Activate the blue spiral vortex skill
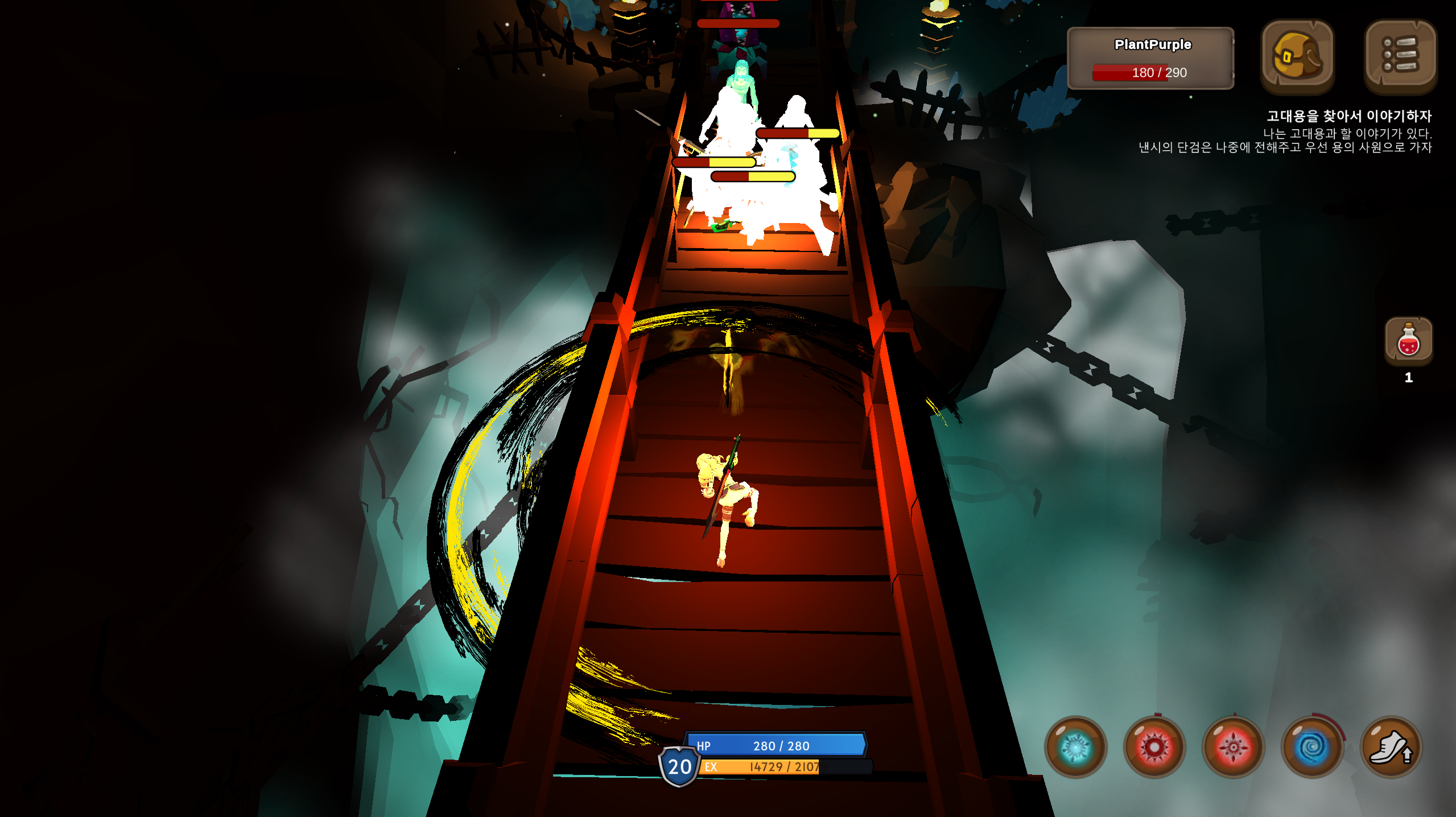Viewport: 1456px width, 817px height. (x=1312, y=747)
